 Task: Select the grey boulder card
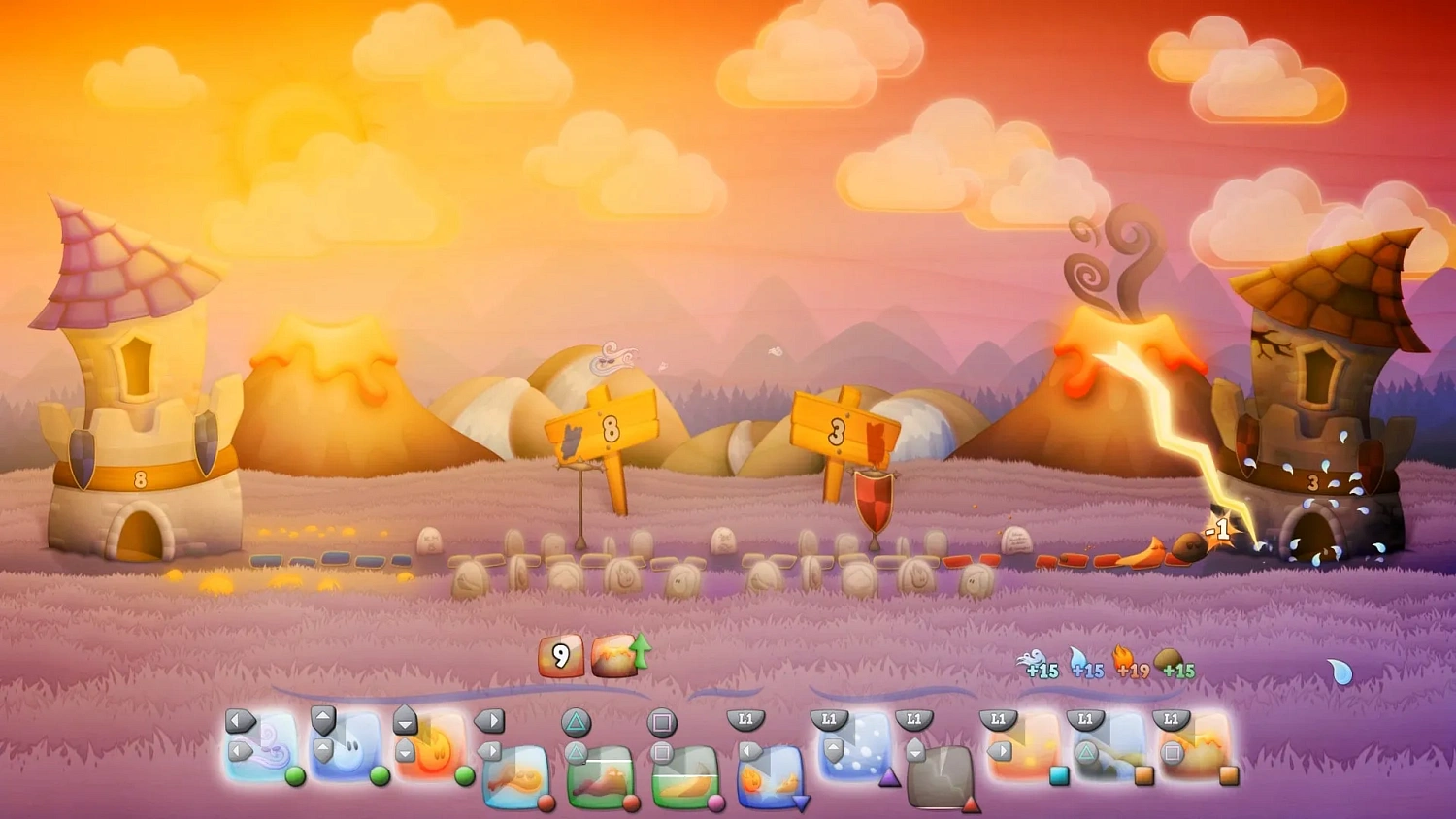[x=940, y=776]
